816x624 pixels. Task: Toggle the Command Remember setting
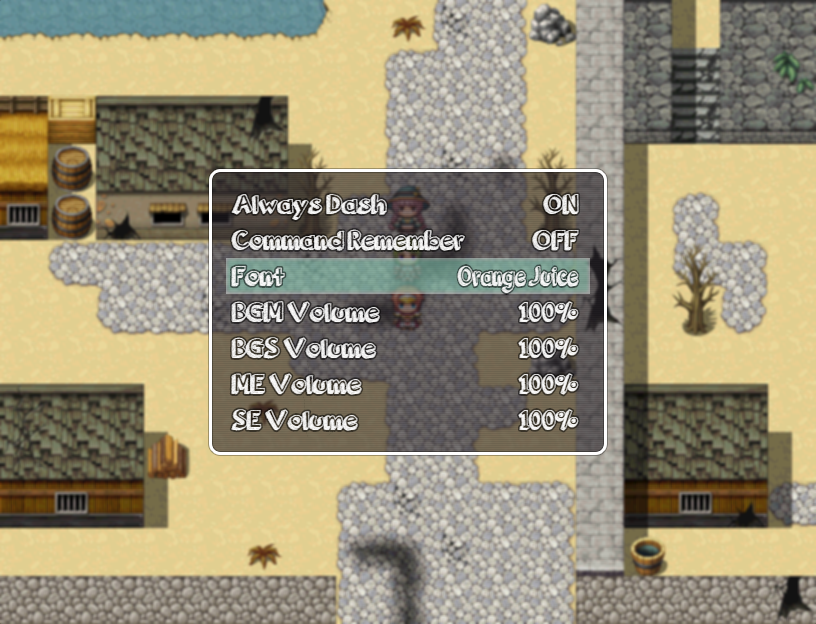(407, 241)
